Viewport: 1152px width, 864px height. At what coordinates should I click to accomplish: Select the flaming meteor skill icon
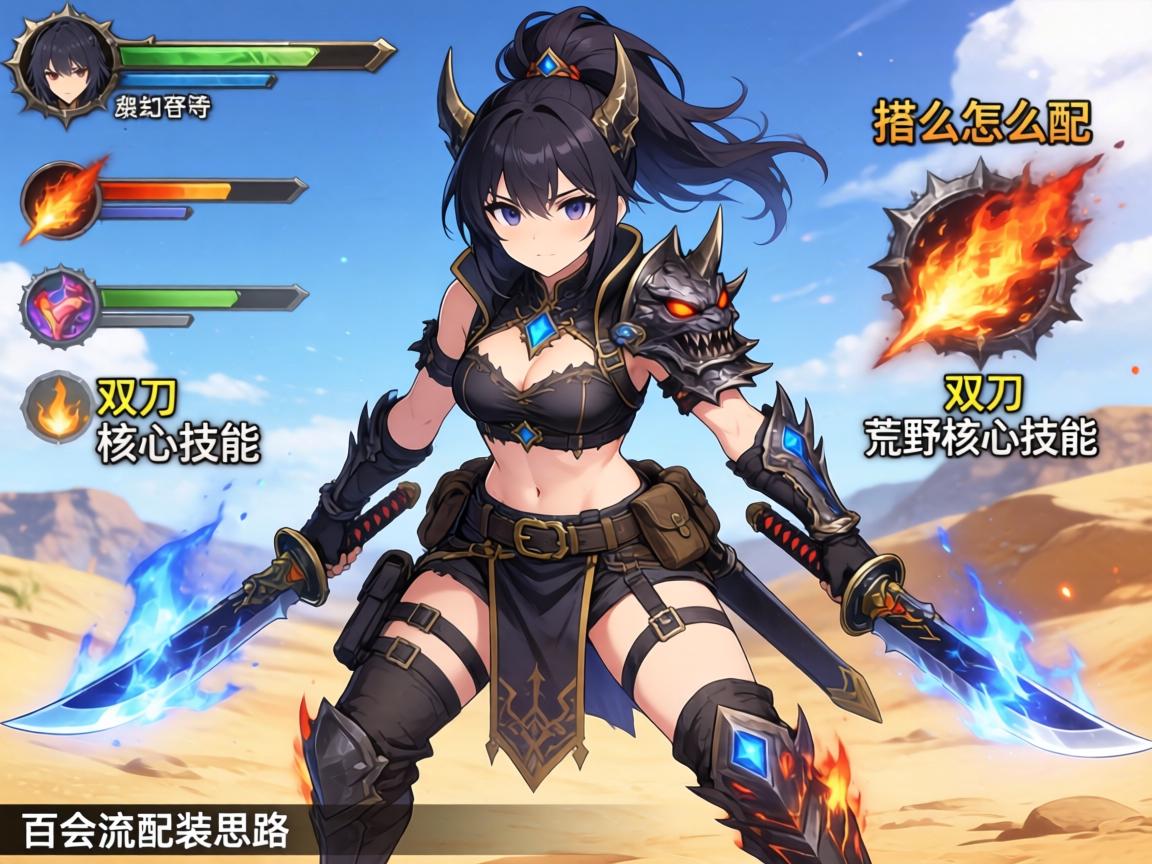coord(62,200)
